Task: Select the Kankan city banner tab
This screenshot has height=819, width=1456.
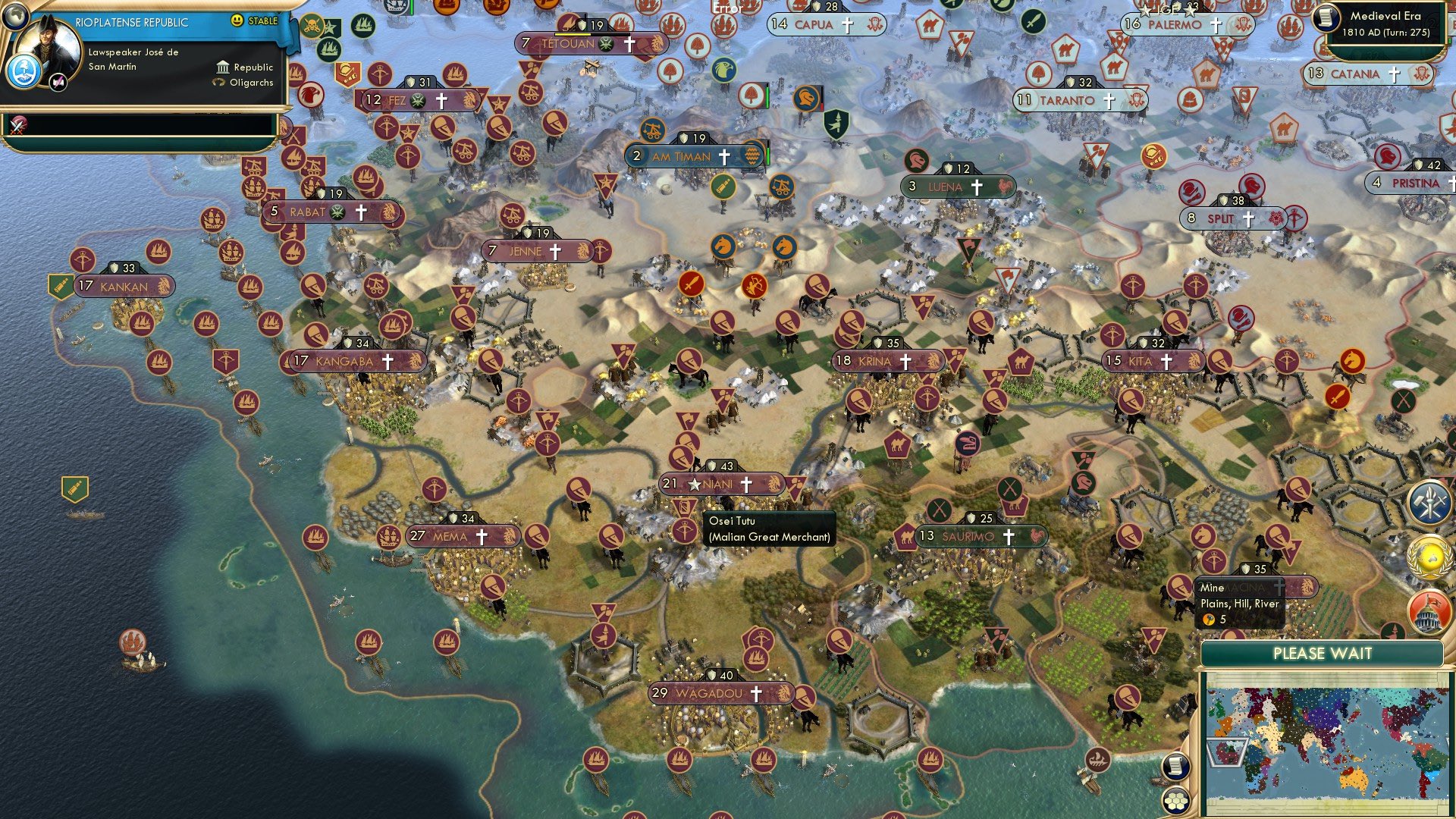Action: click(x=125, y=287)
